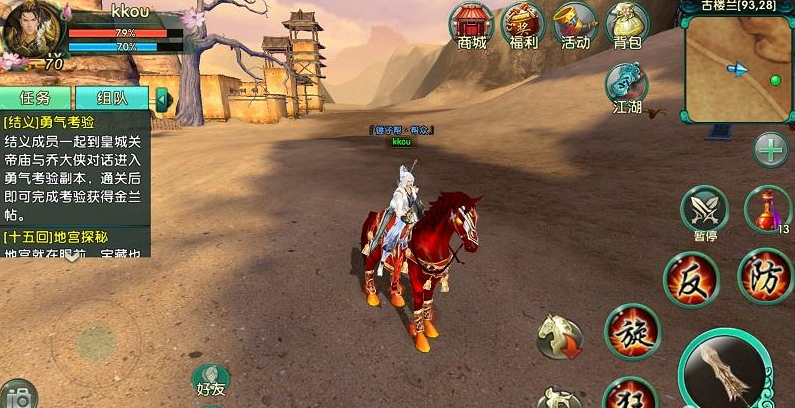Dismount using the horse icon with red arrow
Image resolution: width=795 pixels, height=408 pixels.
(x=560, y=337)
